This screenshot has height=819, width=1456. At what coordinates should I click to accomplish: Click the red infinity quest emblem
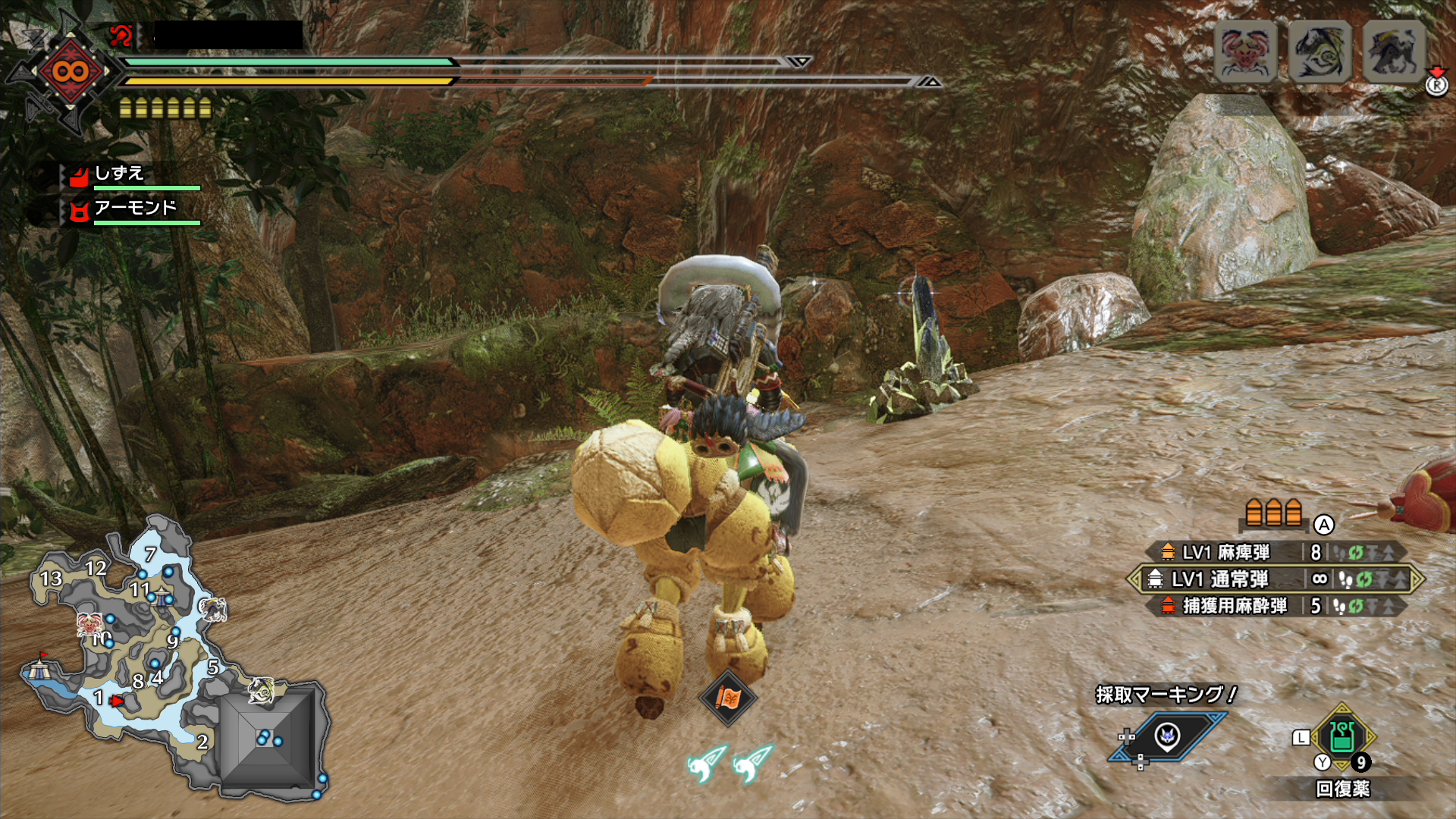tap(70, 72)
